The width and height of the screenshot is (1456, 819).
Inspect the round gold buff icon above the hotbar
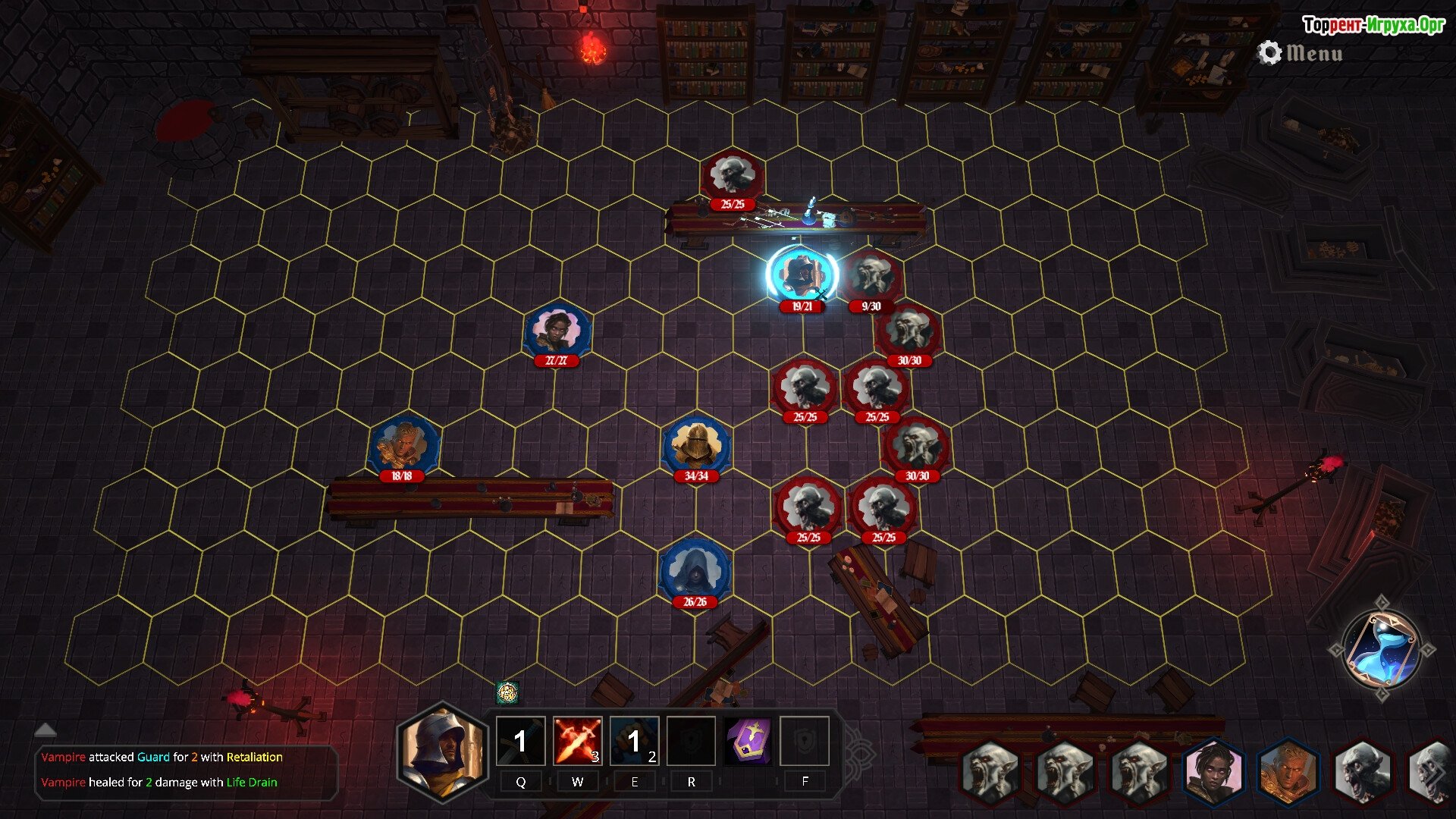coord(507,692)
